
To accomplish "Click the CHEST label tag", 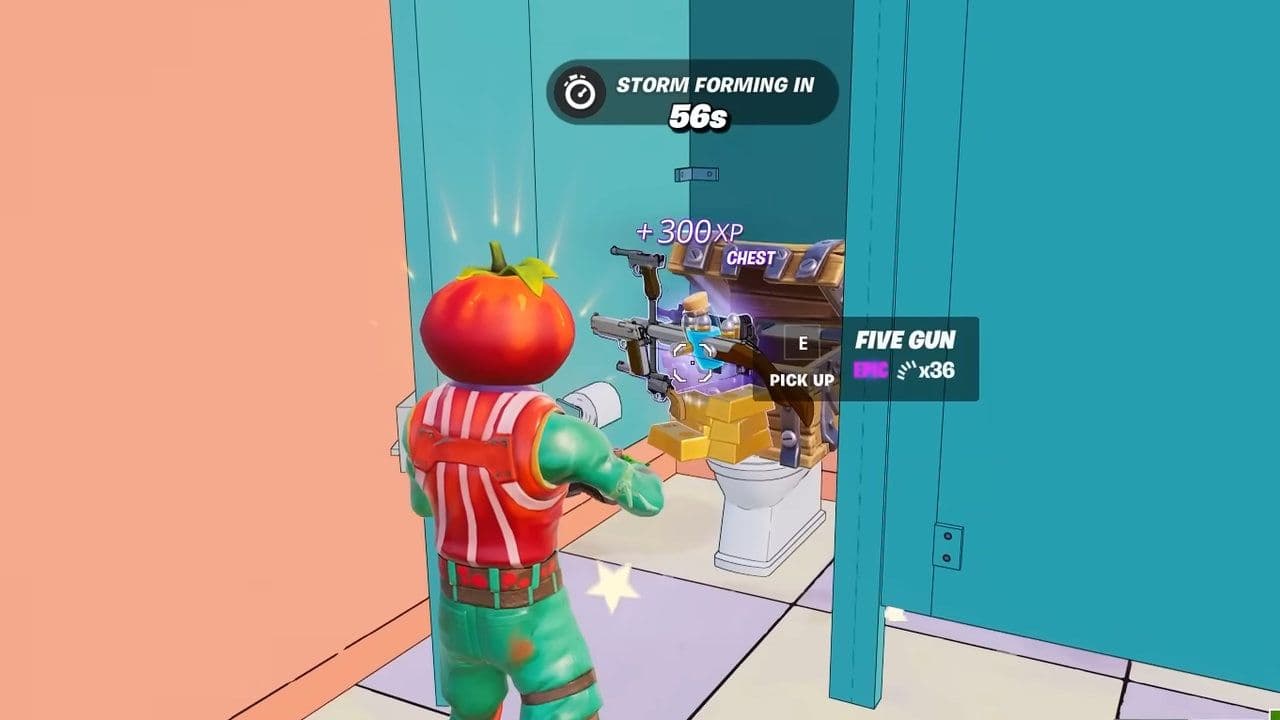I will point(751,258).
